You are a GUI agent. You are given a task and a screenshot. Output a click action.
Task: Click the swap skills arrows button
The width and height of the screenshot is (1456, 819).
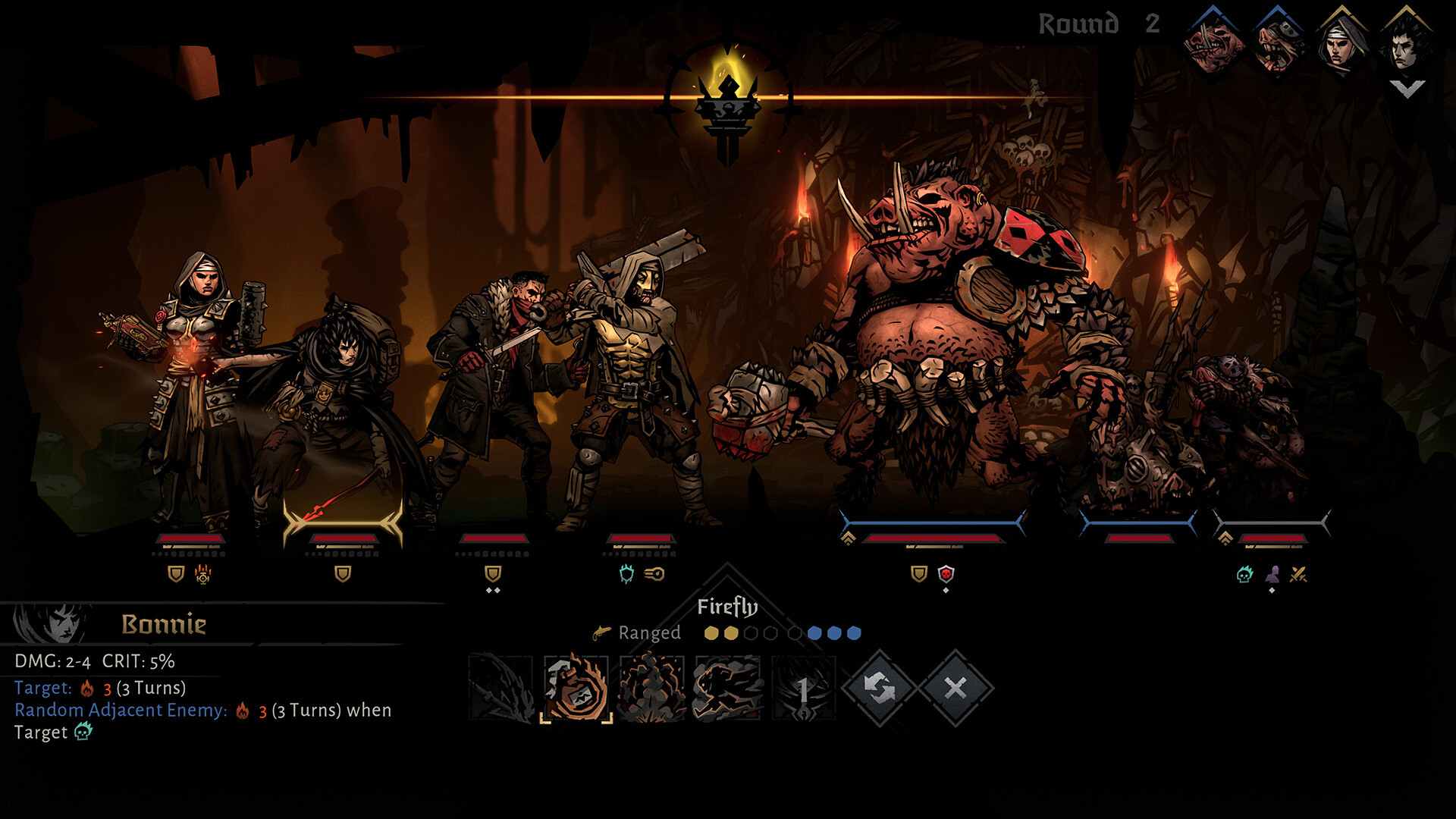coord(878,688)
